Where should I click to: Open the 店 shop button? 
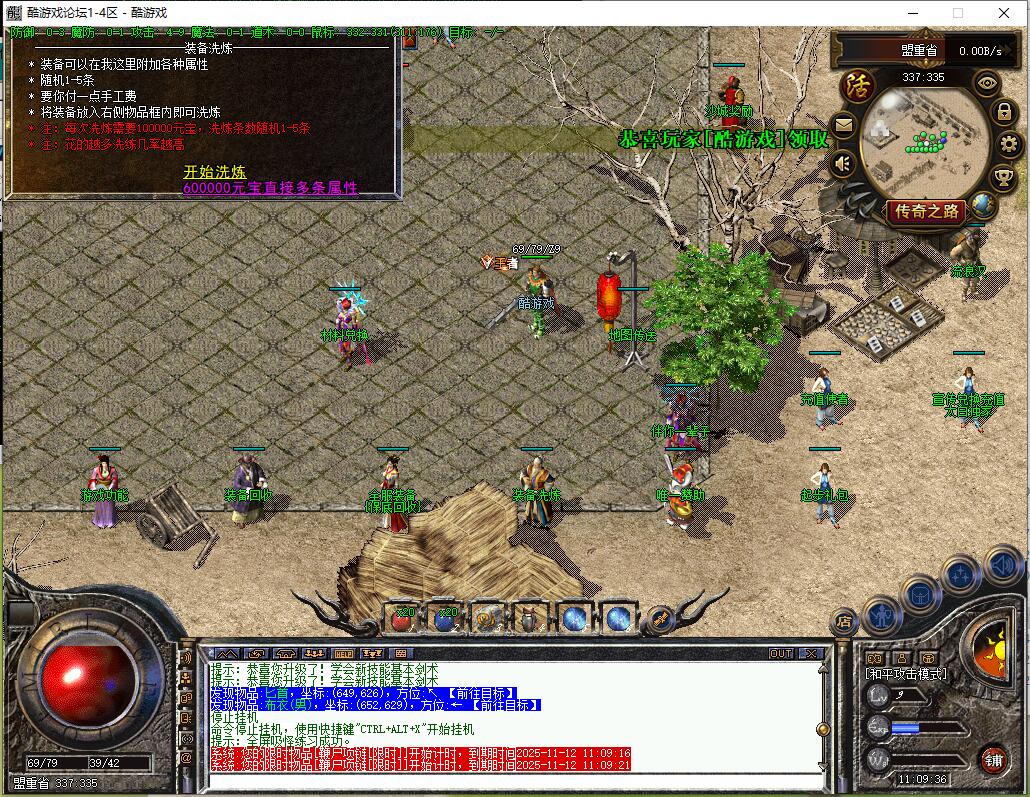coord(844,622)
